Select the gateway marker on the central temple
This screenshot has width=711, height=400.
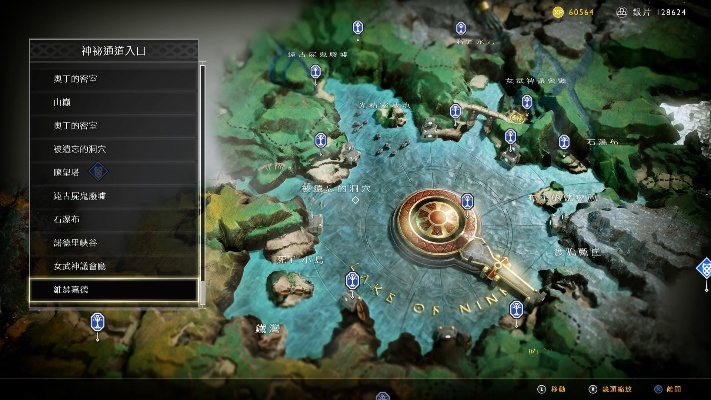(x=467, y=204)
